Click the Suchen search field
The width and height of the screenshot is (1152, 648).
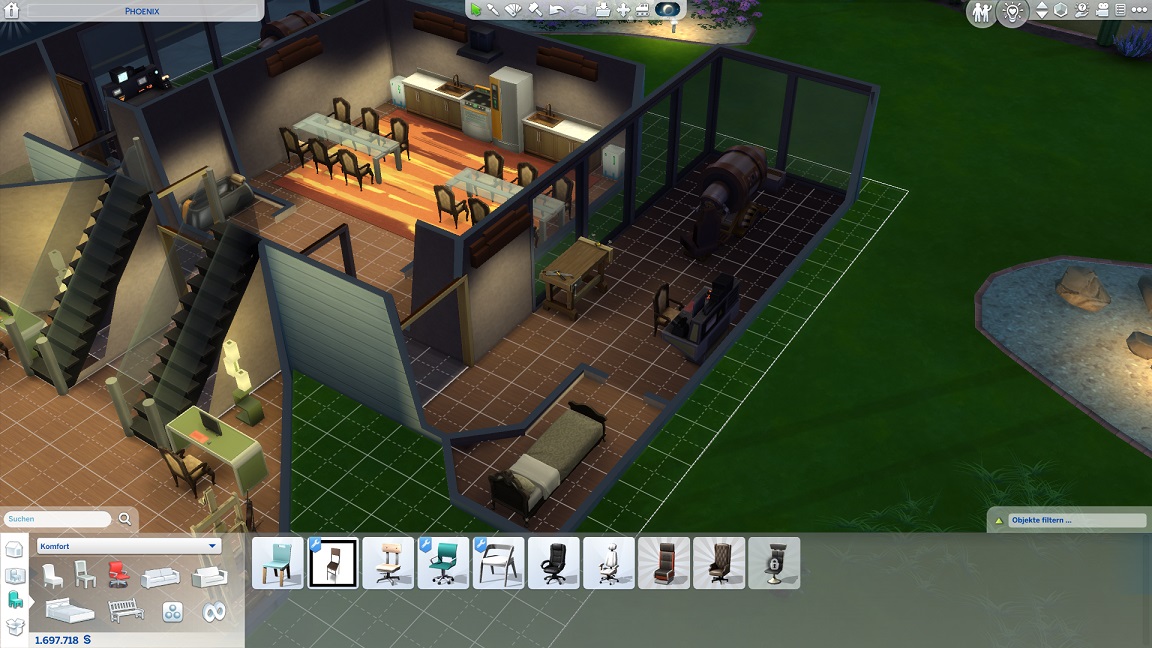pyautogui.click(x=58, y=520)
